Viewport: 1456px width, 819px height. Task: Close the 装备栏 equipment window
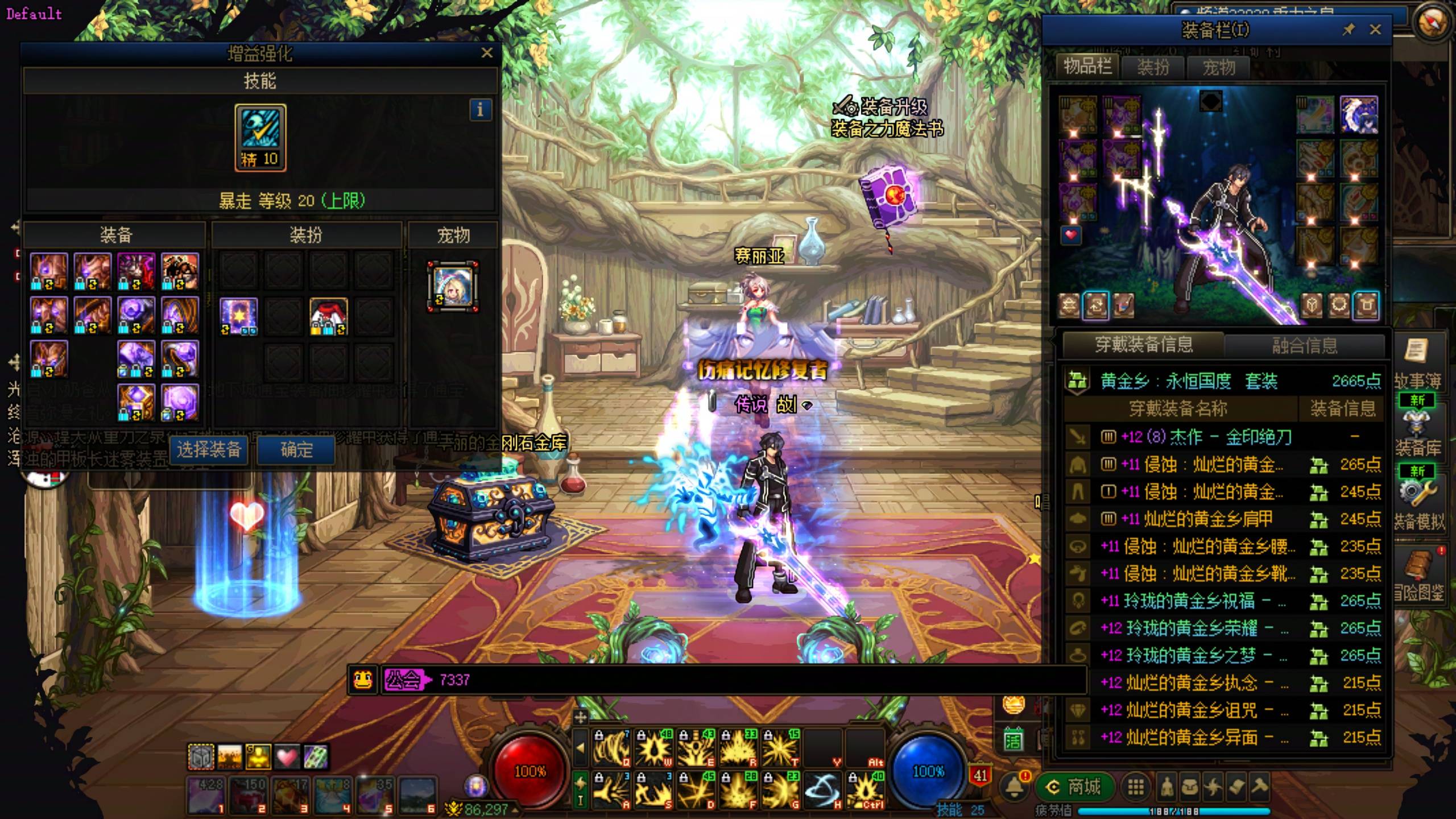click(1375, 30)
